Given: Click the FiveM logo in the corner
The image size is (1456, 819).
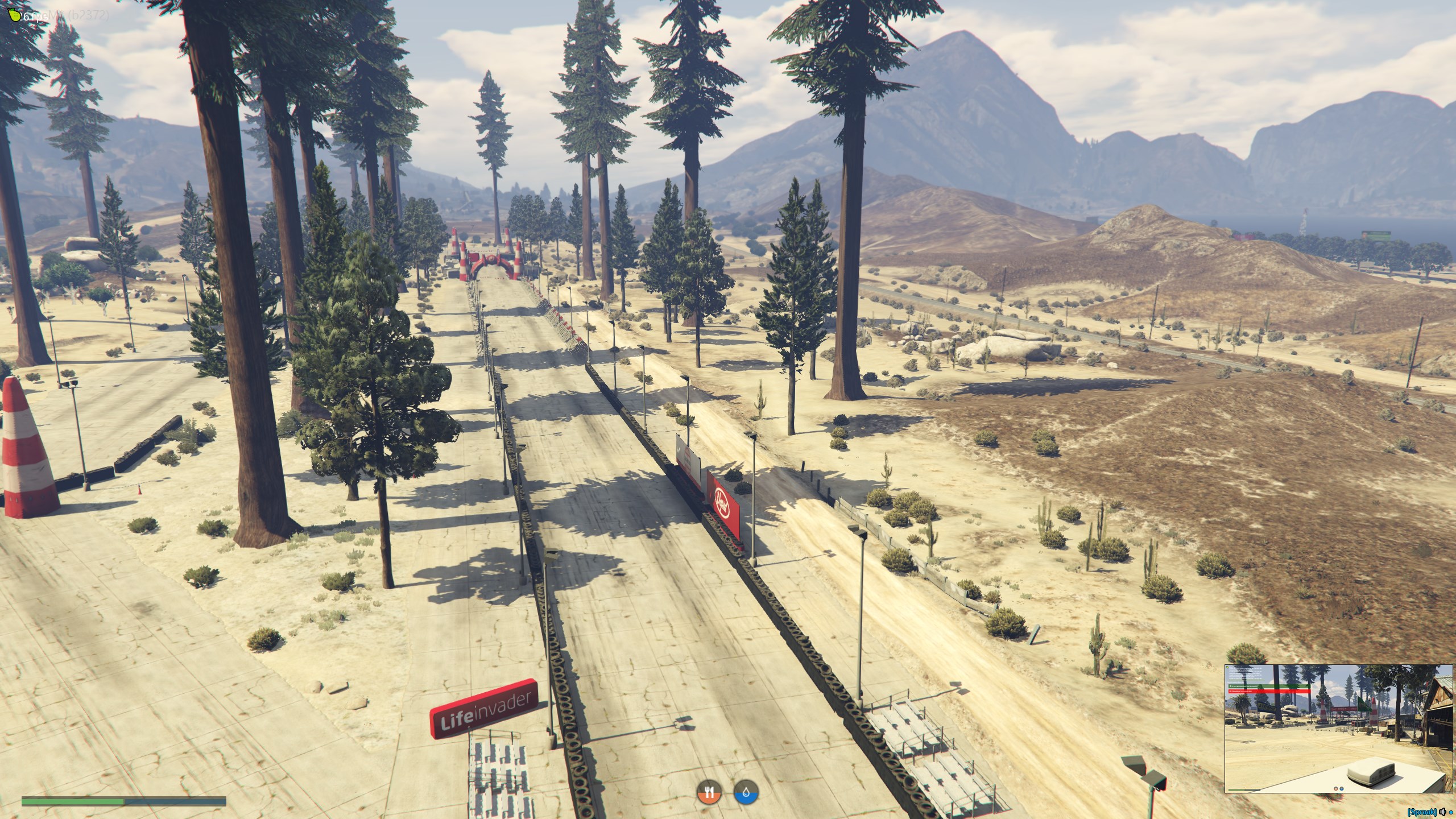Looking at the screenshot, I should click(x=16, y=15).
